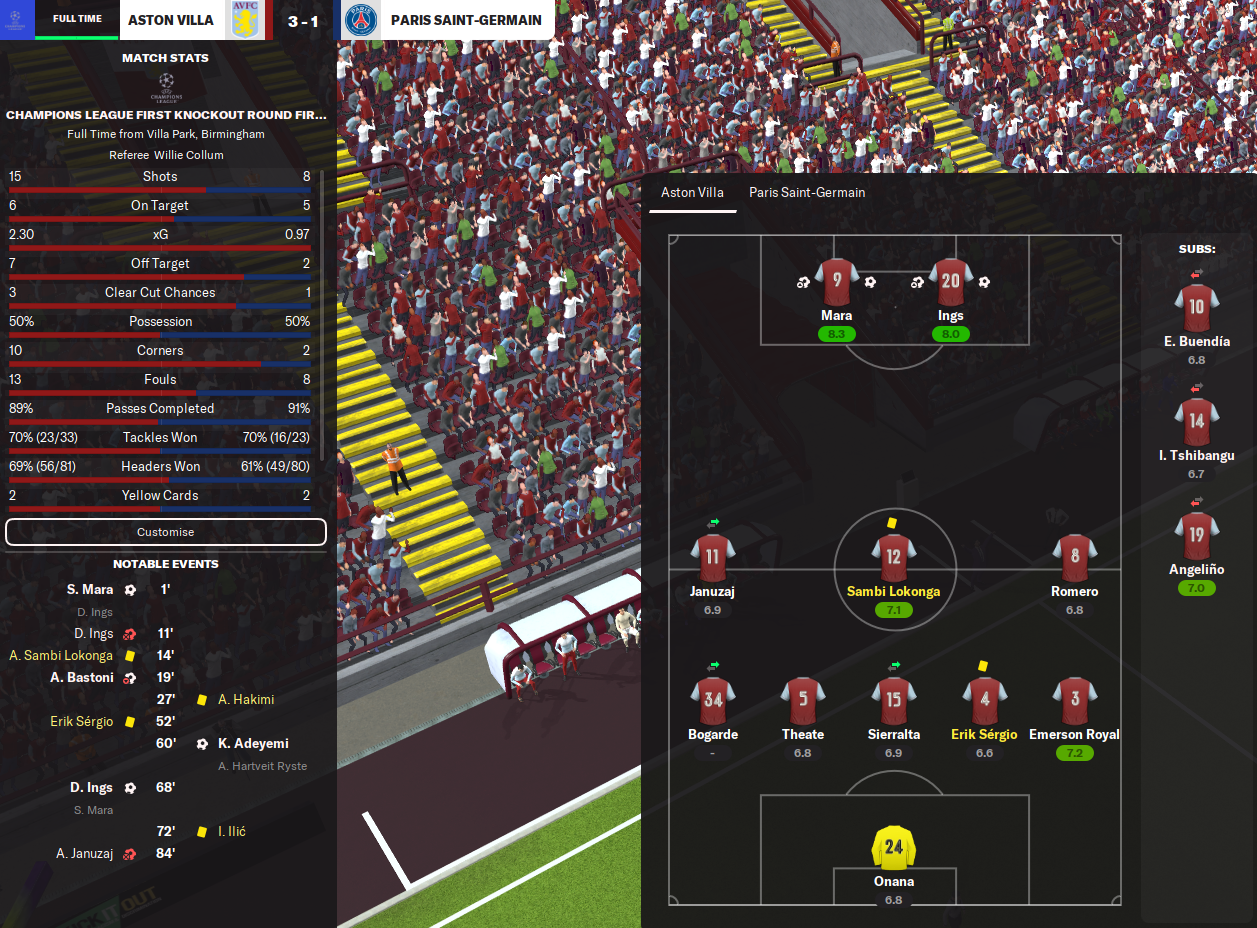
Task: Select Romero's number 8 shirt
Action: [1074, 557]
